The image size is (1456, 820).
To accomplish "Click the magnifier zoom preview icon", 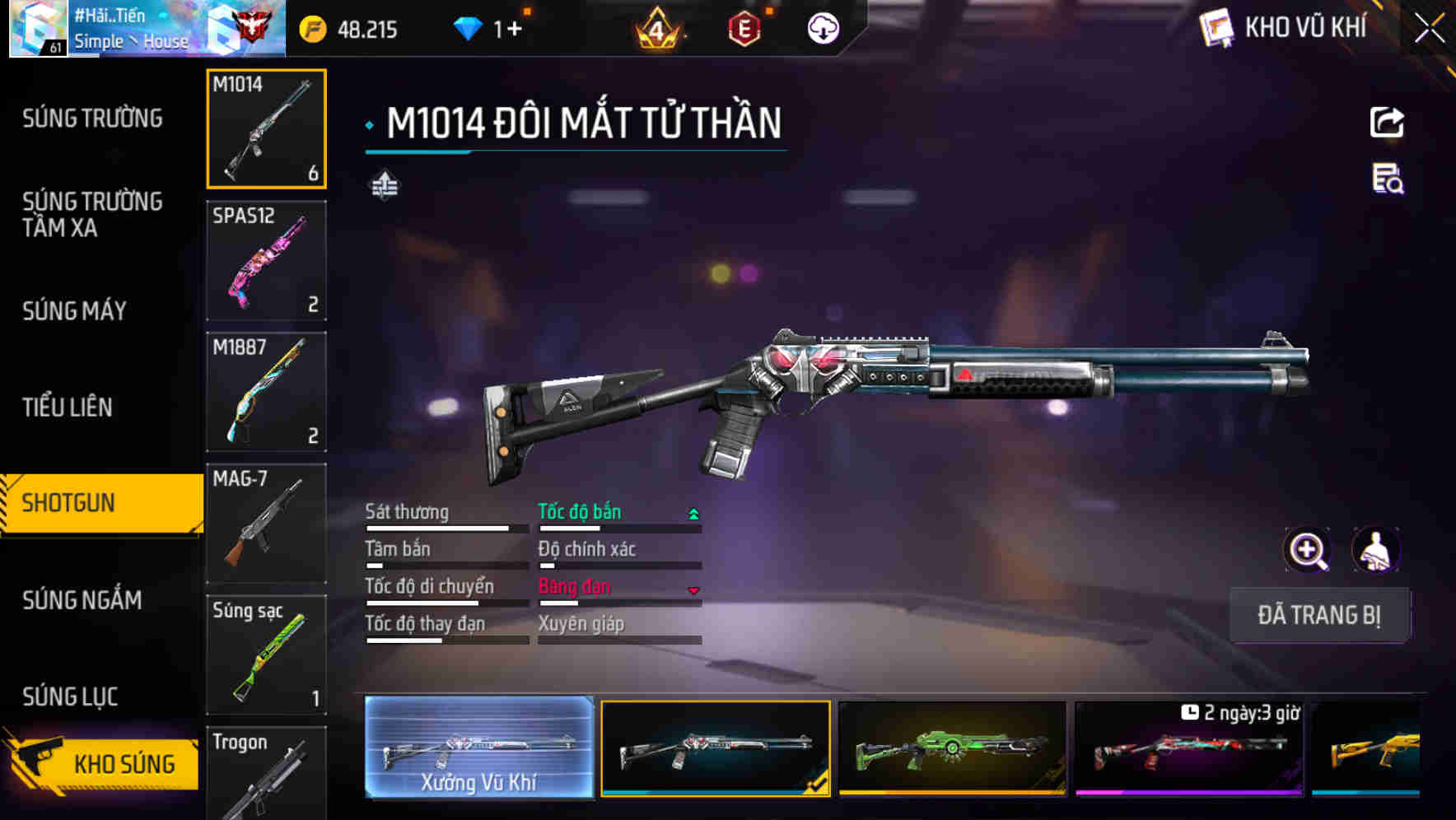I will pos(1308,550).
